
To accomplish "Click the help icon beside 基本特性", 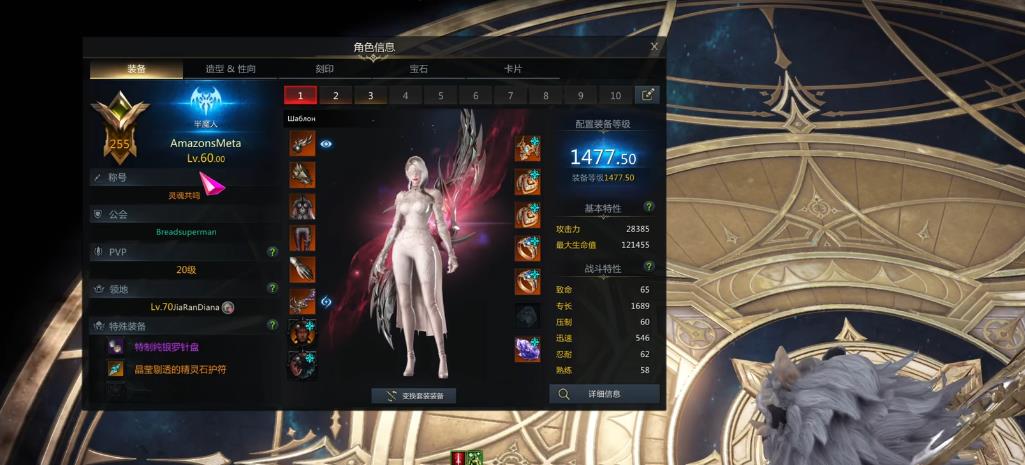I will tap(649, 207).
